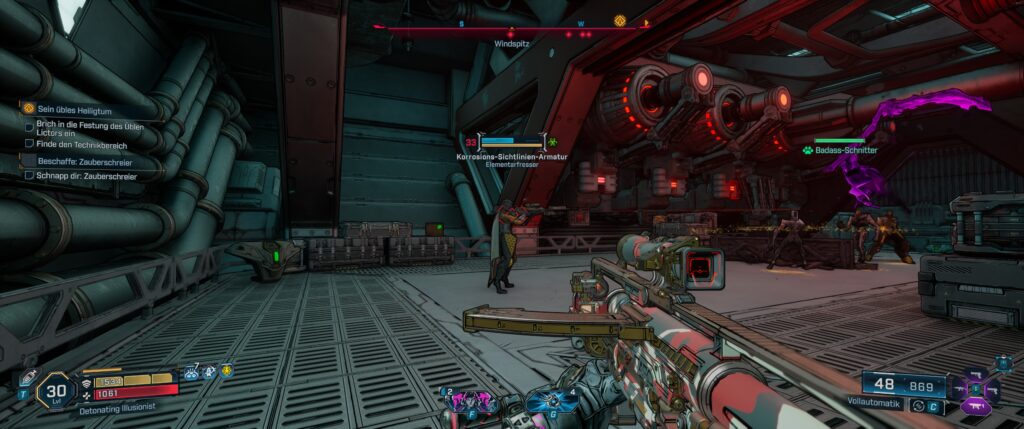The image size is (1024, 429).
Task: Click the blue buff icon showing 7 stacks
Action: pyautogui.click(x=191, y=372)
